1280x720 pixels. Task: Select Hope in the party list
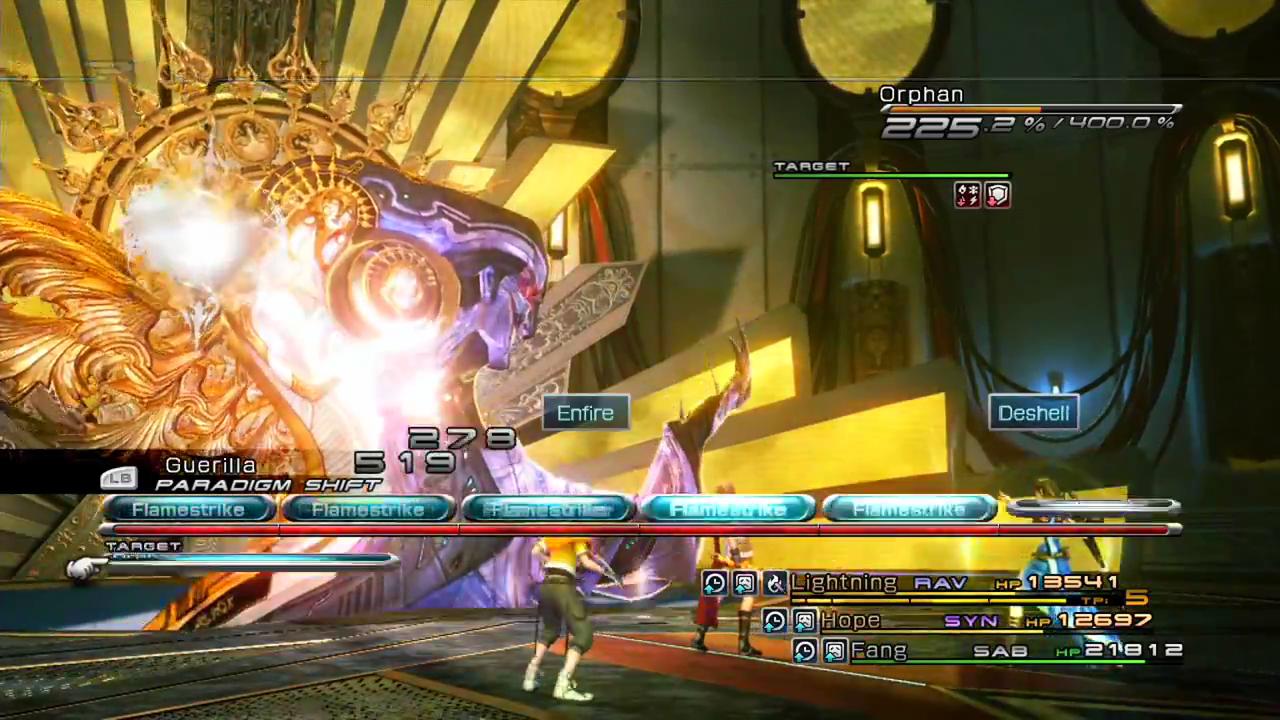(x=850, y=621)
